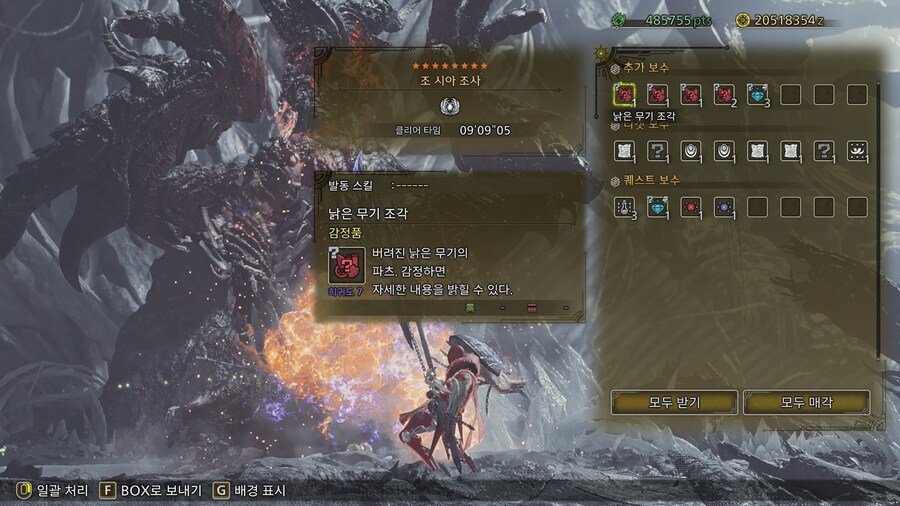Select the red weapon fragment slot with quantity 2

[724, 95]
